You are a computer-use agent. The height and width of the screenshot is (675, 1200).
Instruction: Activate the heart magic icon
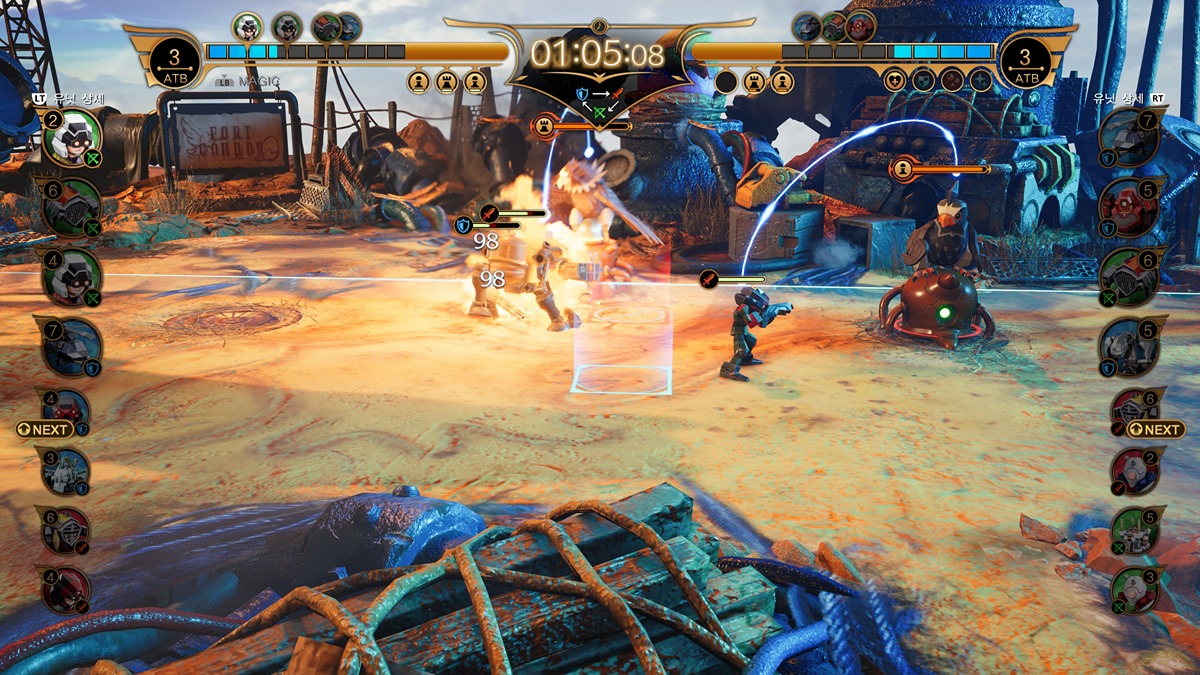894,80
